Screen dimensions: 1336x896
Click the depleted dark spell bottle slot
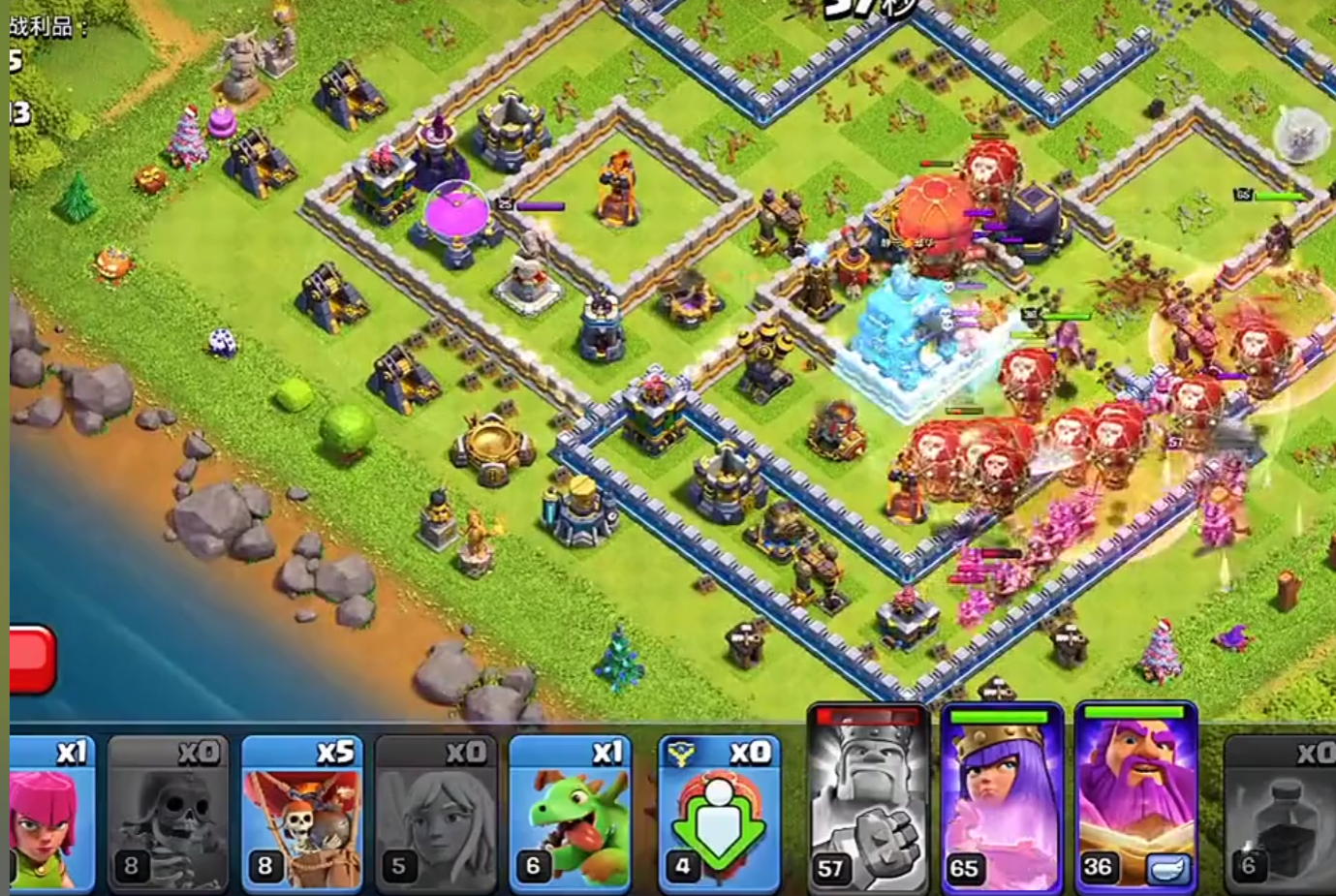click(x=1281, y=812)
